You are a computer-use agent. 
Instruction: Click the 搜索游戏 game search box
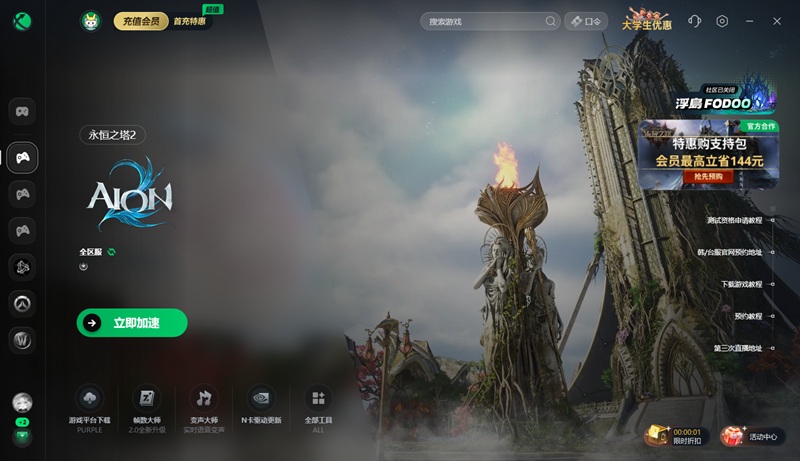[485, 21]
